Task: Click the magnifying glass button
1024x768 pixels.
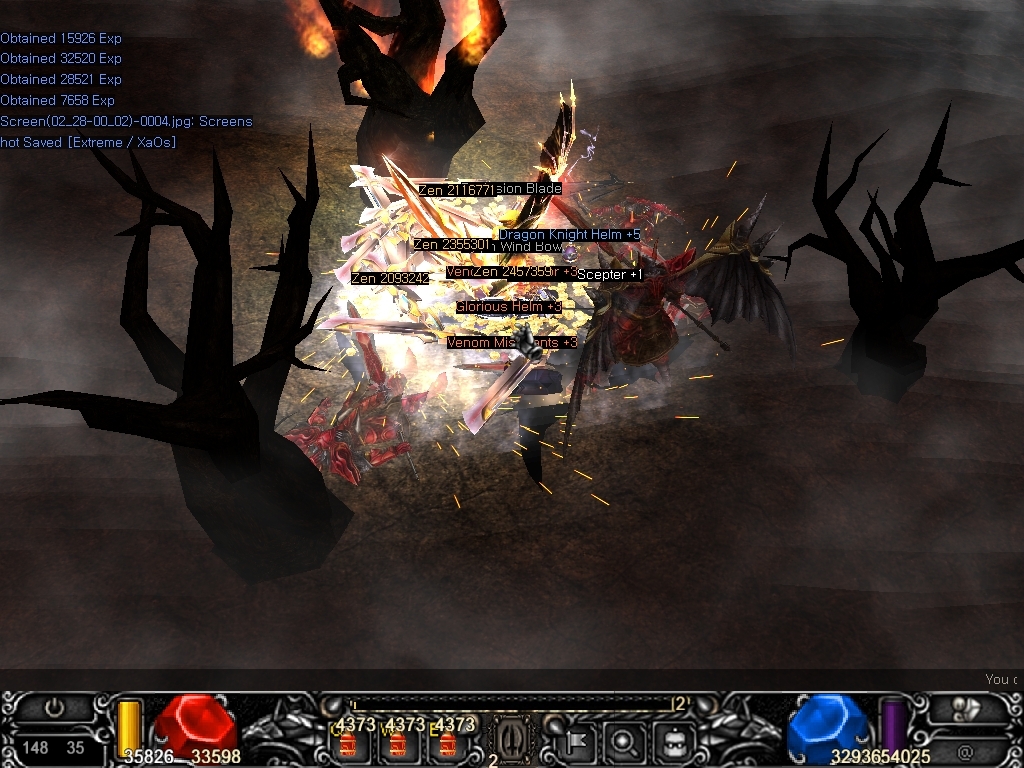Action: [624, 742]
